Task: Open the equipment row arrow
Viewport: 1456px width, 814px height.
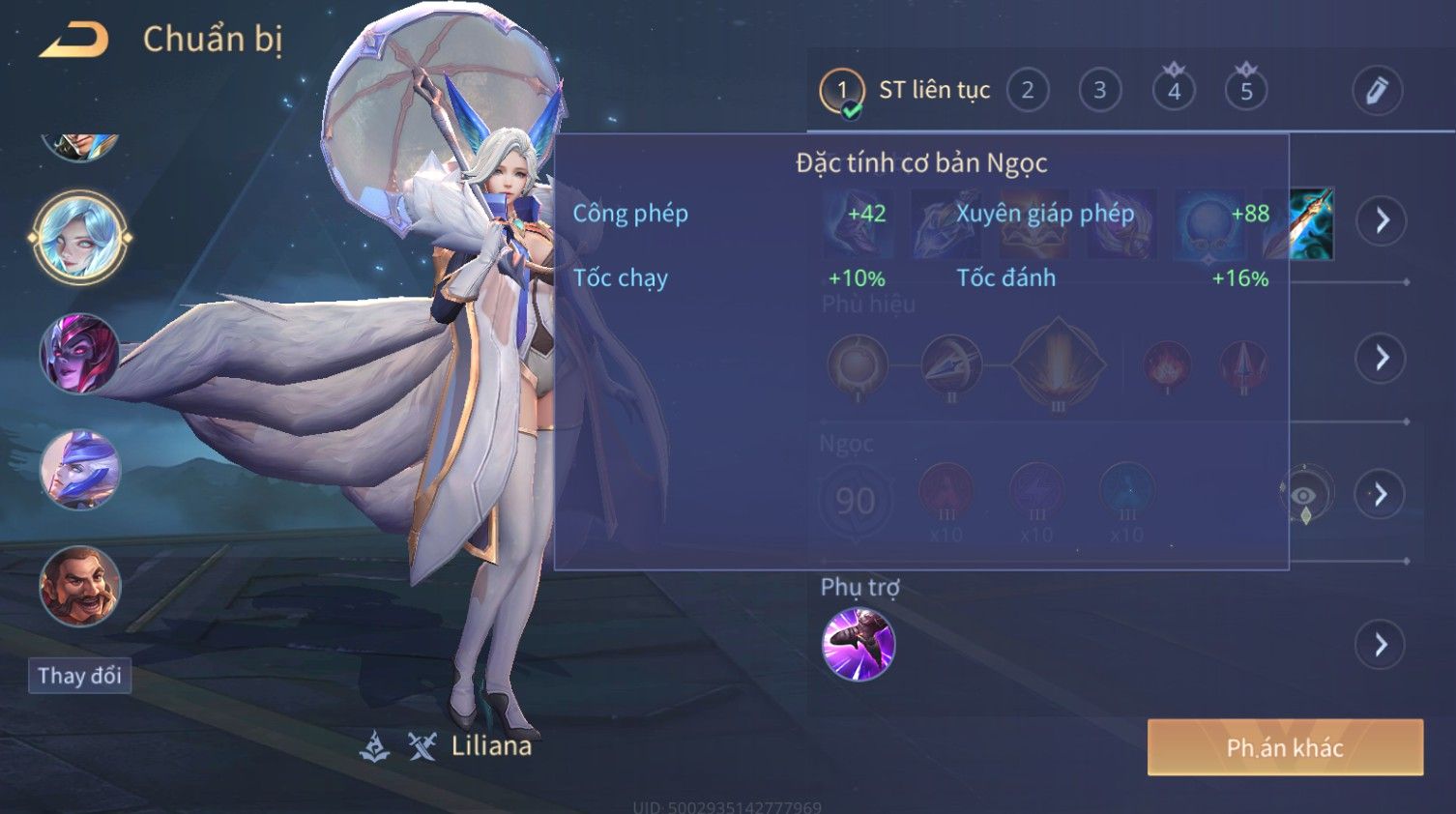Action: pyautogui.click(x=1382, y=221)
